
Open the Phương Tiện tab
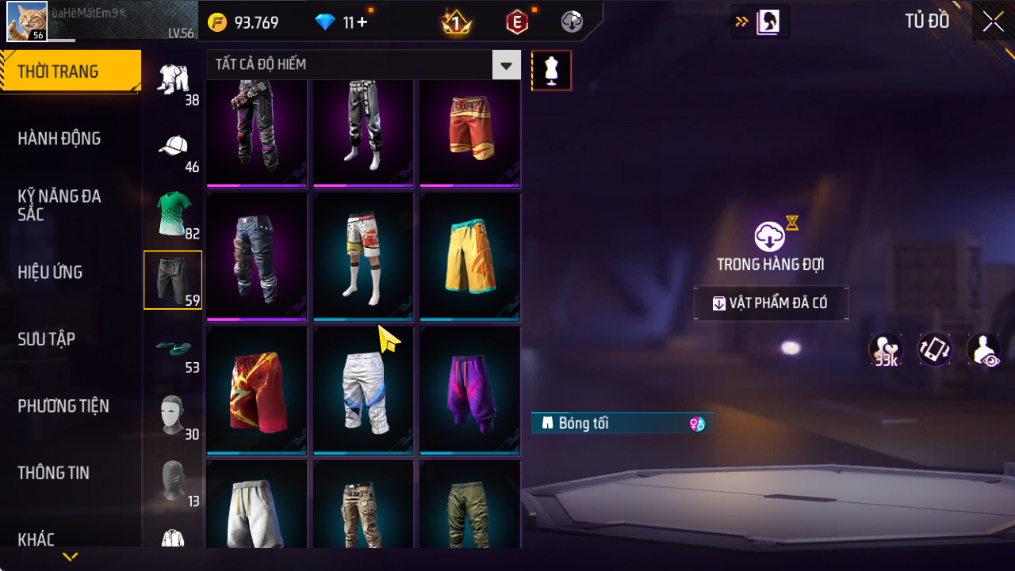pyautogui.click(x=64, y=406)
